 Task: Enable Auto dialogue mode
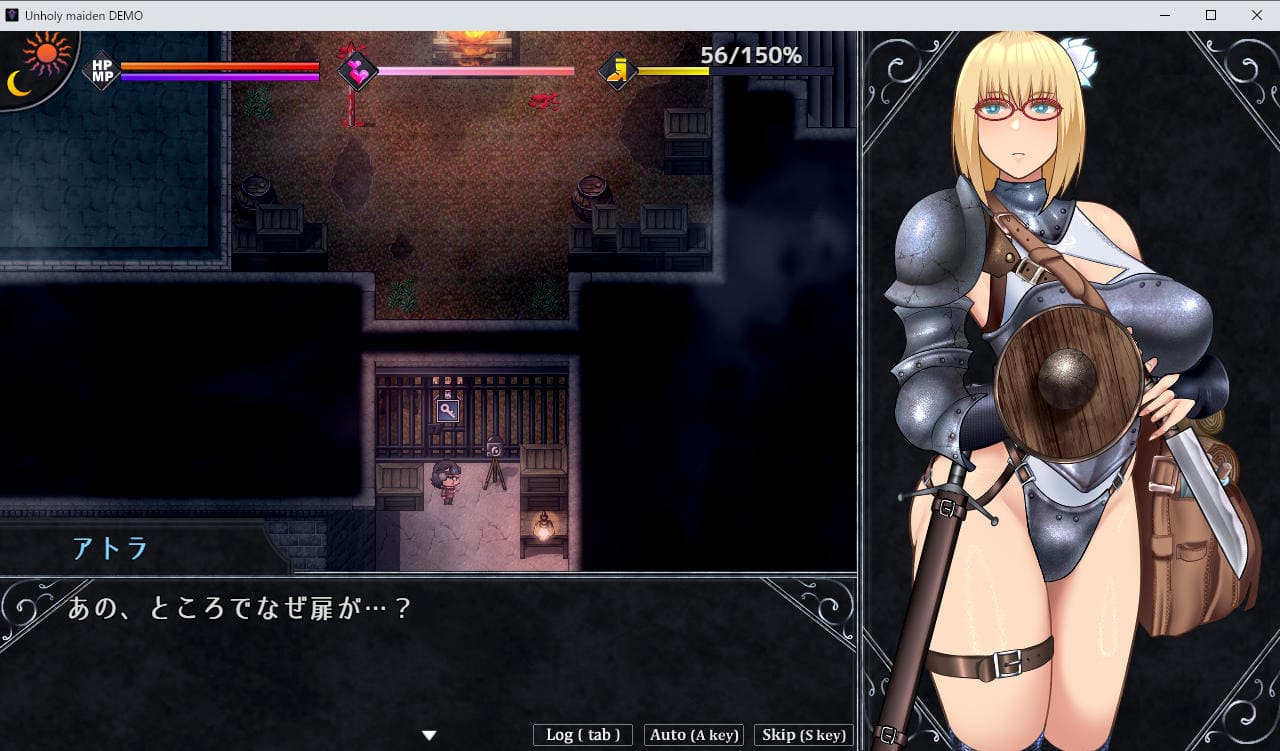[x=694, y=735]
